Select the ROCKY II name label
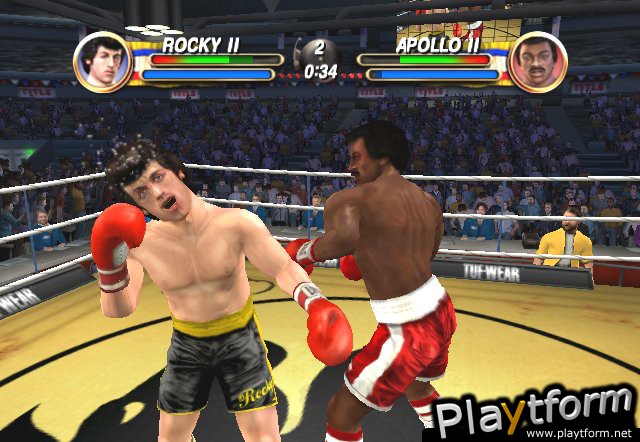The image size is (640, 442). tap(204, 44)
